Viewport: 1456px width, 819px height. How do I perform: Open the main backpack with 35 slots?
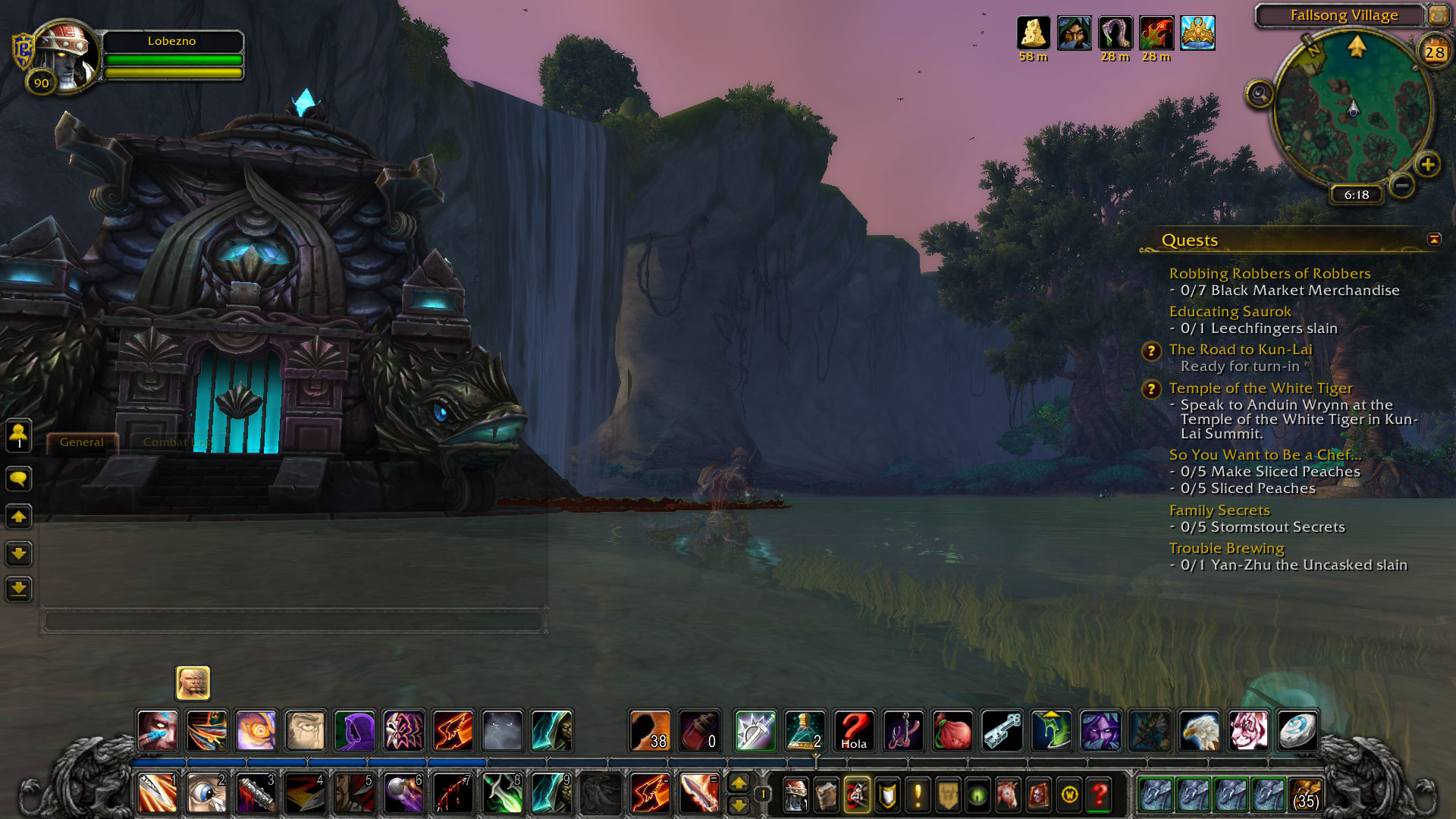1304,795
